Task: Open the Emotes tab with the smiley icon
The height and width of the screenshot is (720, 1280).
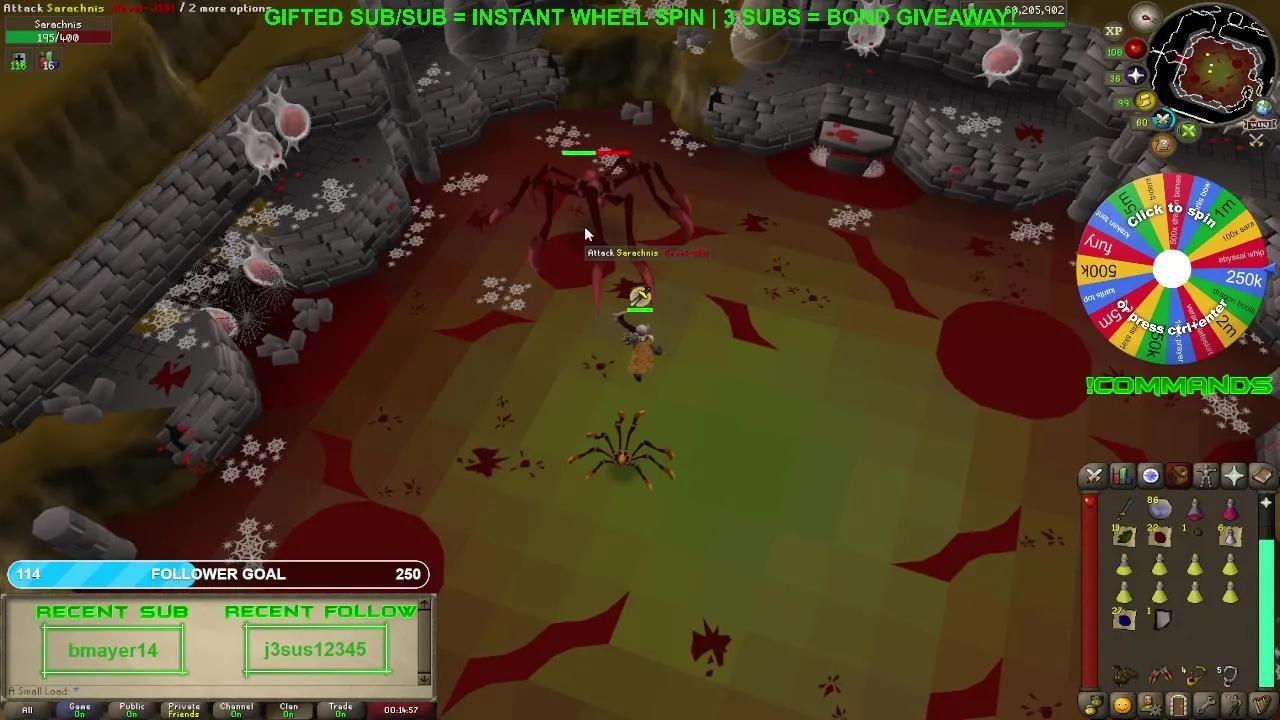Action: [1122, 706]
